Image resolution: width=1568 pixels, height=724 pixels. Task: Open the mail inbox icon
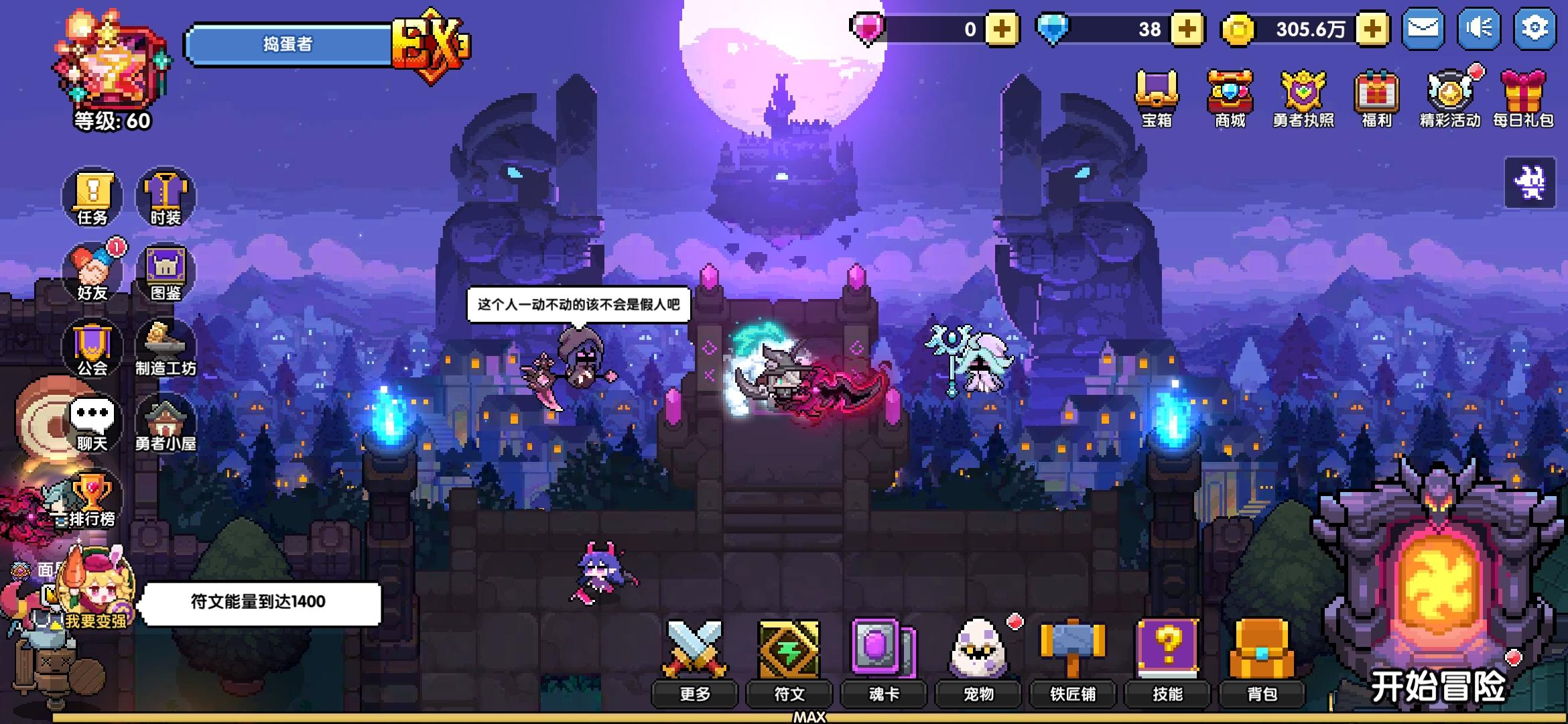tap(1422, 28)
